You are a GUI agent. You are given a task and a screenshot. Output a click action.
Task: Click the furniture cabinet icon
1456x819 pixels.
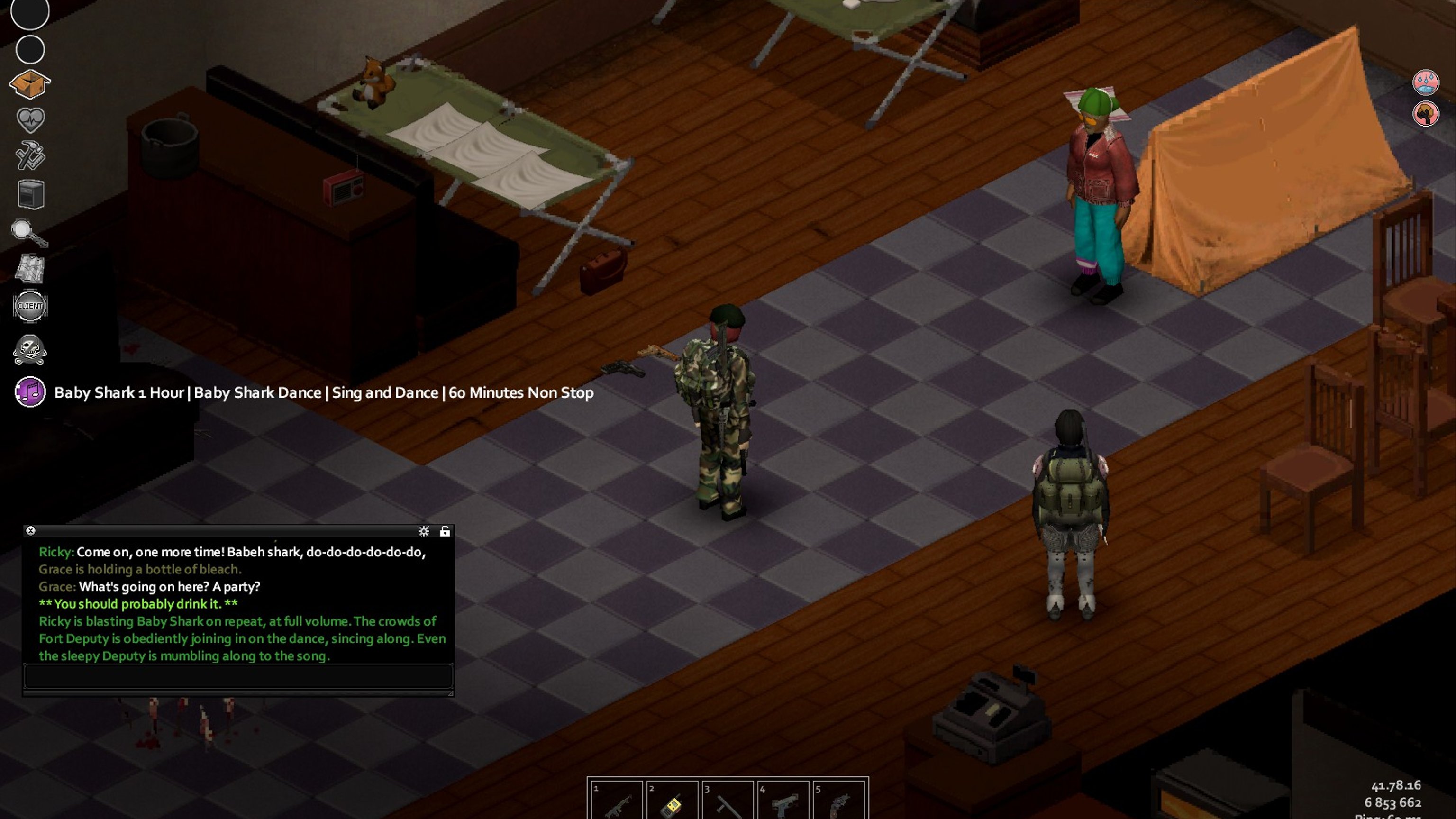pyautogui.click(x=30, y=194)
